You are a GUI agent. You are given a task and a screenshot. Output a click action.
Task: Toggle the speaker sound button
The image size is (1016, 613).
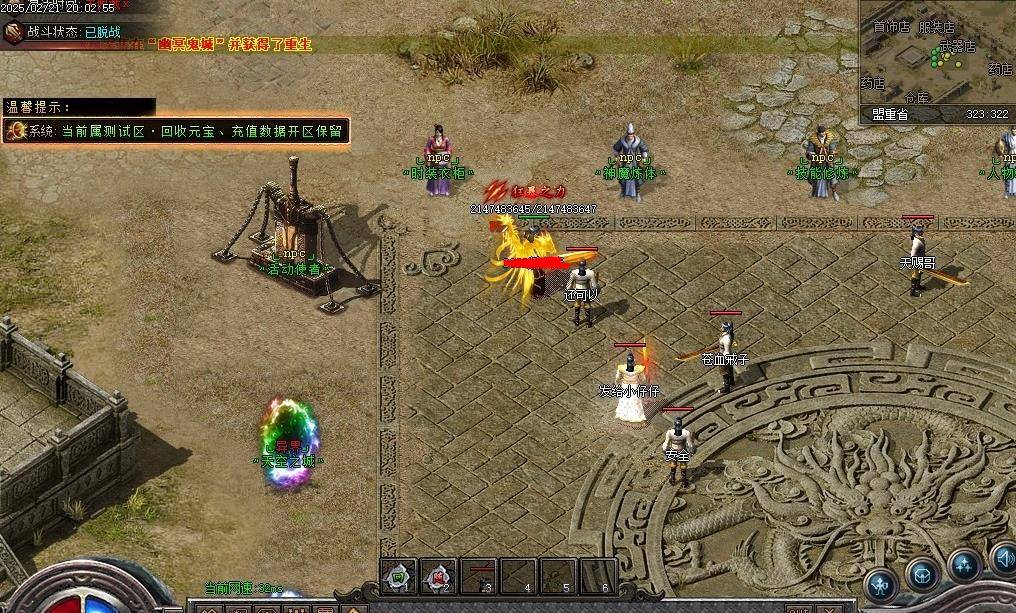[x=1002, y=557]
